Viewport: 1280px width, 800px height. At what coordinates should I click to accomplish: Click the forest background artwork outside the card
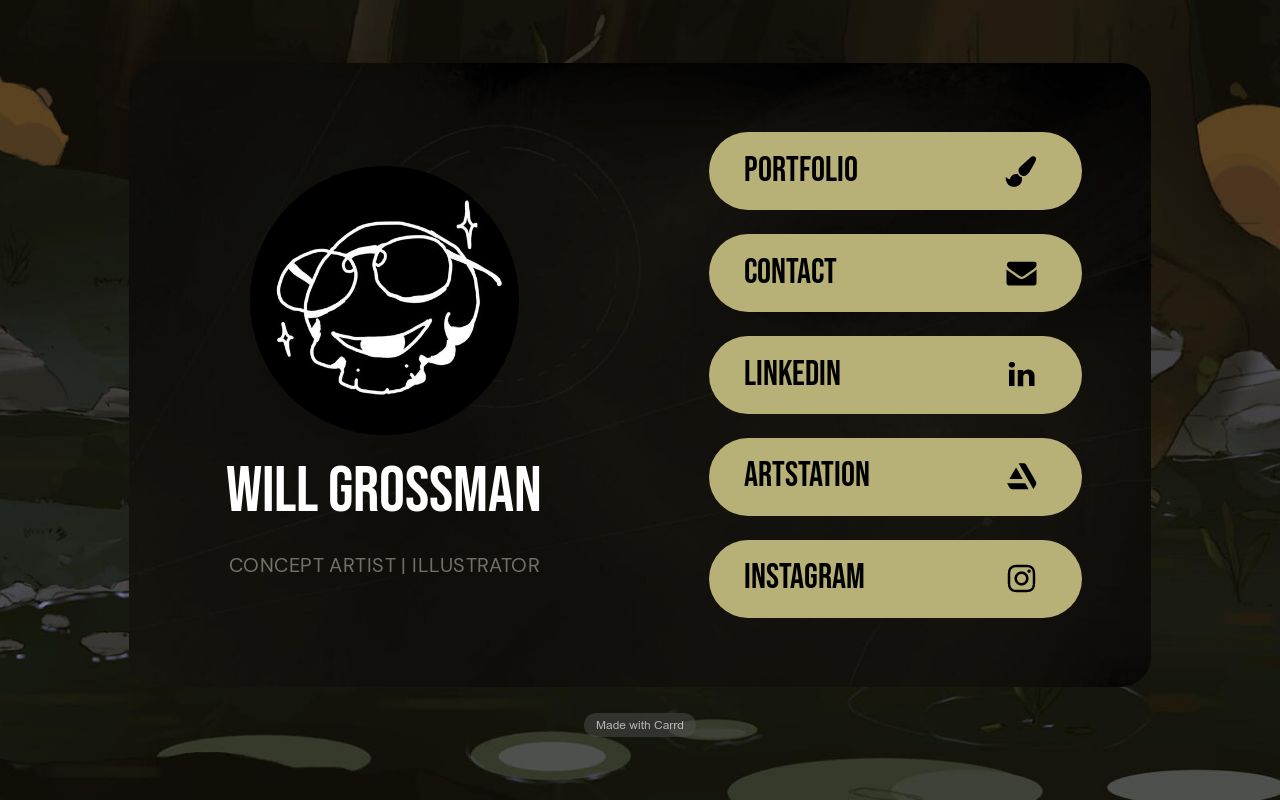[60, 400]
